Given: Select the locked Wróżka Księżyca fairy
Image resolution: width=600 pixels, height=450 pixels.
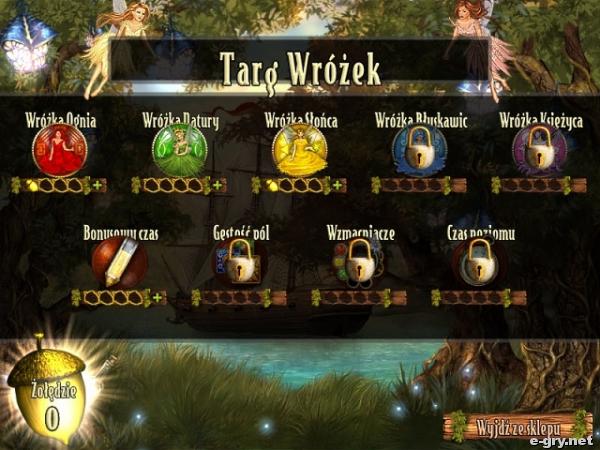Looking at the screenshot, I should (539, 150).
